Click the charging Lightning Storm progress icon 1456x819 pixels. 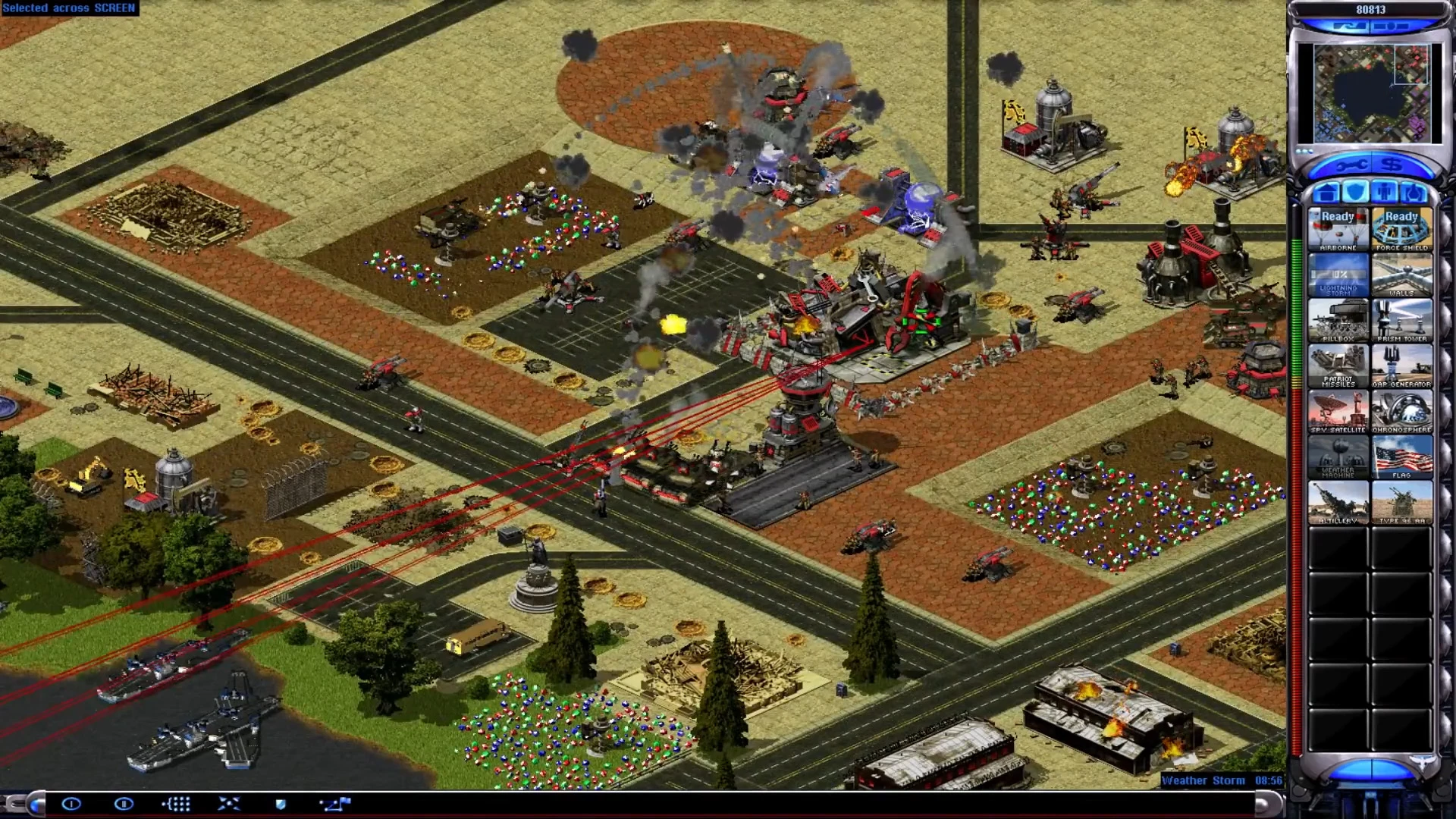(x=1339, y=277)
